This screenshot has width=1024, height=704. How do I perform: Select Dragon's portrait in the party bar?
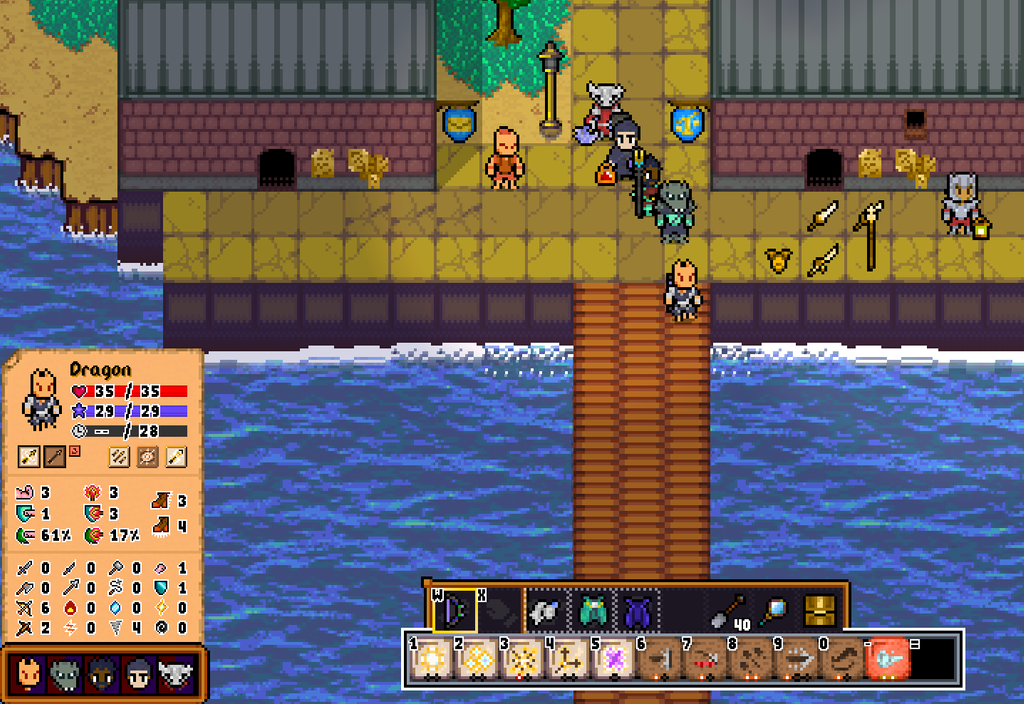[30, 675]
